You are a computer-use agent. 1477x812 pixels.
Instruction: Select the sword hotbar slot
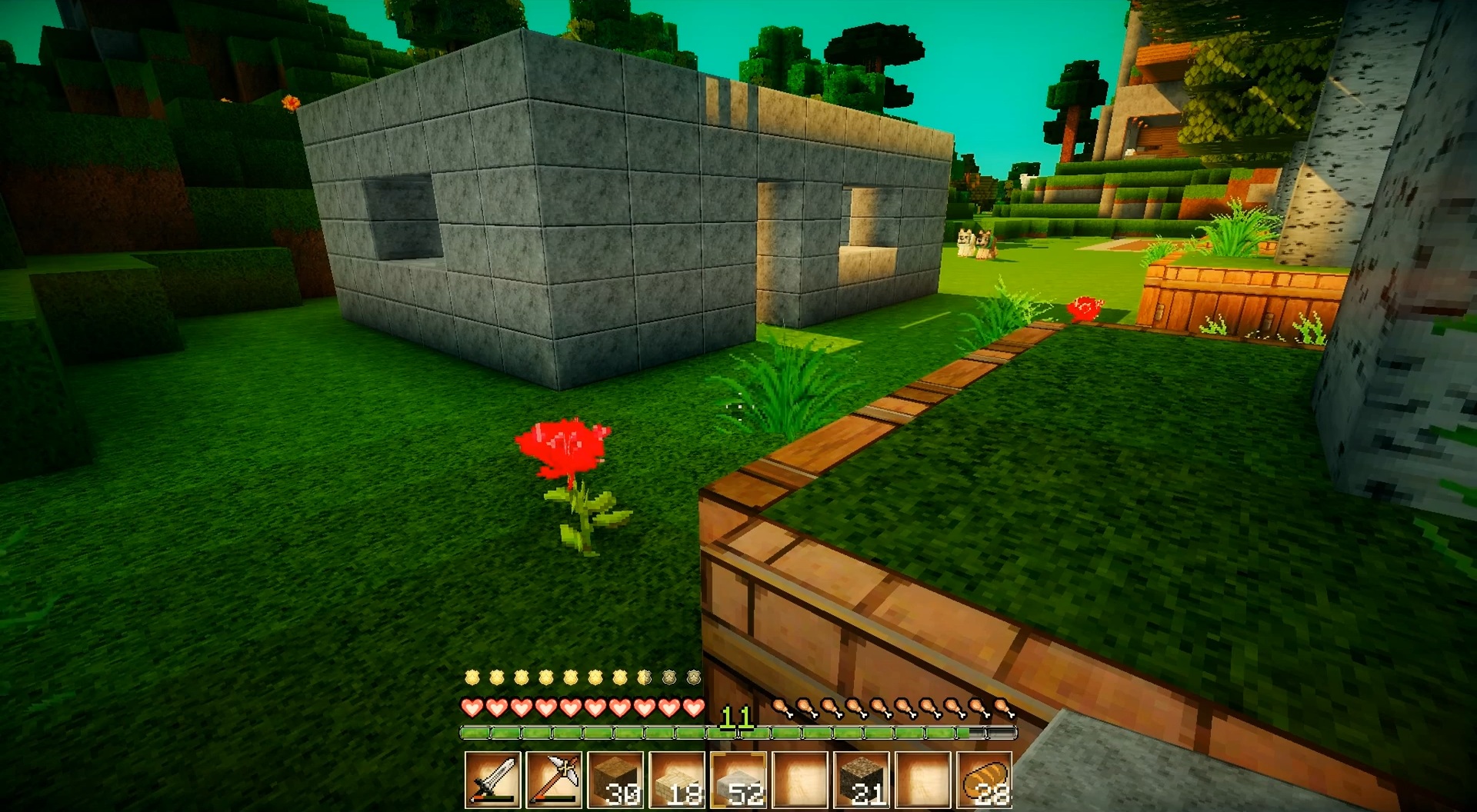(493, 780)
